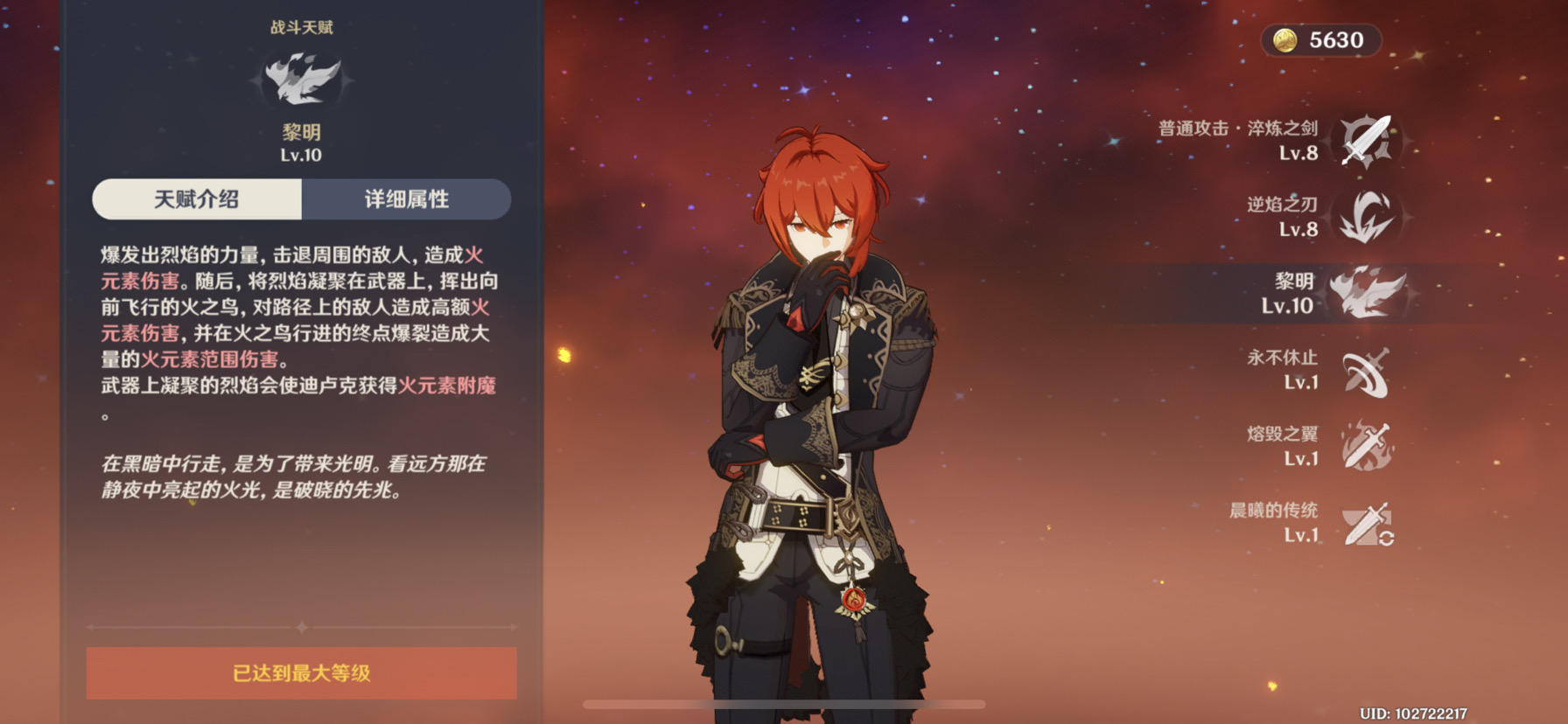Select the 逆焰之刃 Lv.8 entry
The image size is (1568, 724).
1277,217
